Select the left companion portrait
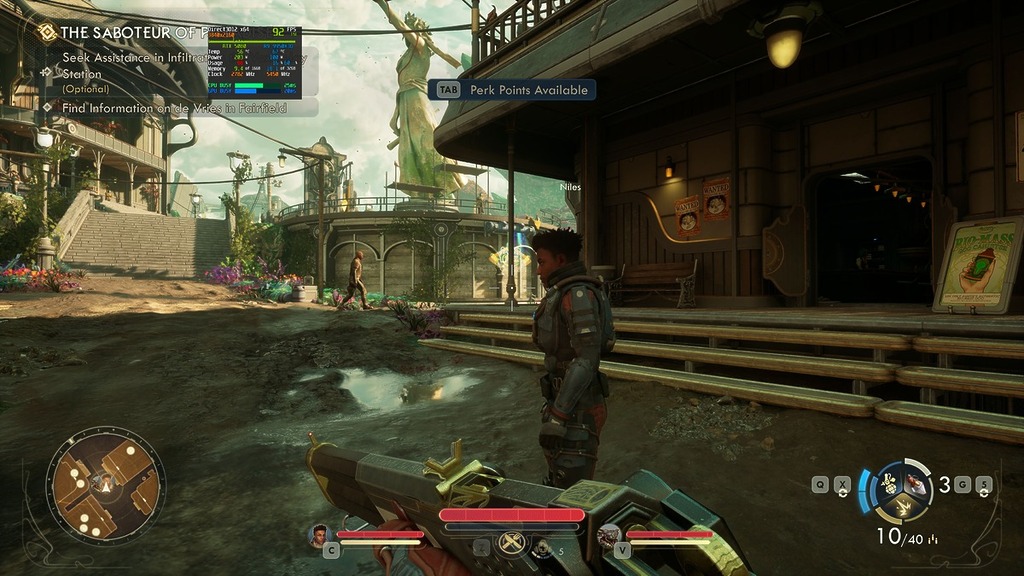Screen dimensions: 1024x576 click(320, 535)
